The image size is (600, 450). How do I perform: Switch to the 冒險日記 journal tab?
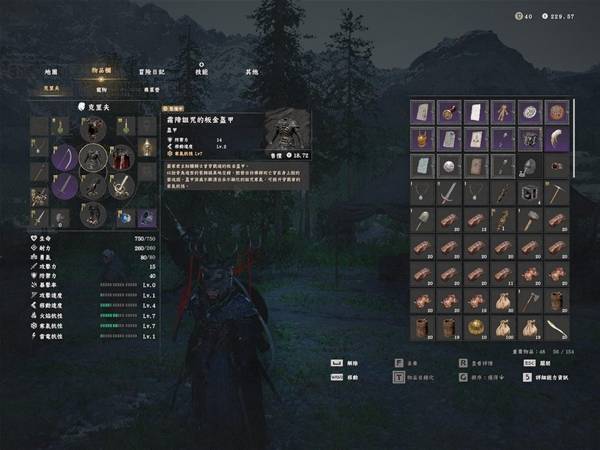pyautogui.click(x=153, y=72)
